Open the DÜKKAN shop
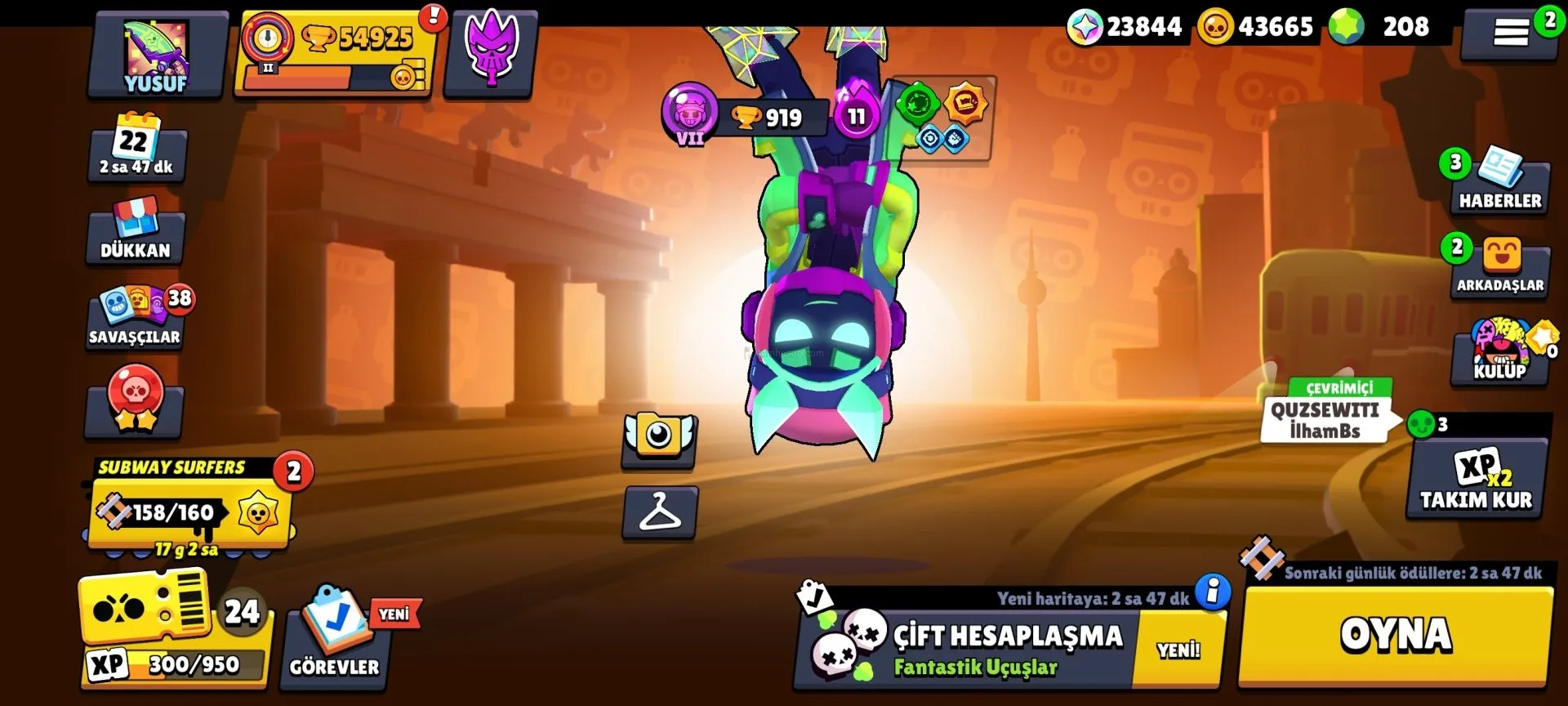1568x706 pixels. pyautogui.click(x=136, y=232)
